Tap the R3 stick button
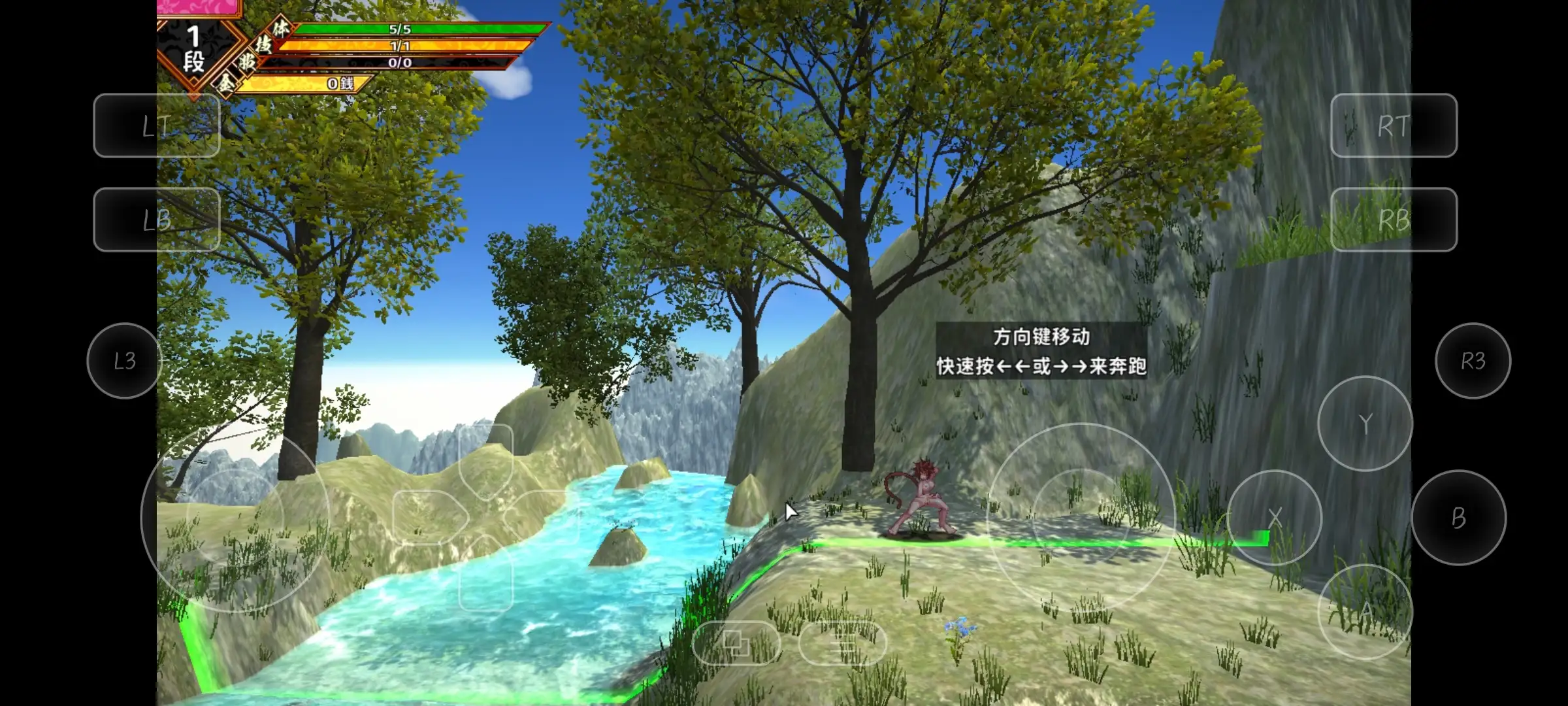1568x706 pixels. [1474, 360]
